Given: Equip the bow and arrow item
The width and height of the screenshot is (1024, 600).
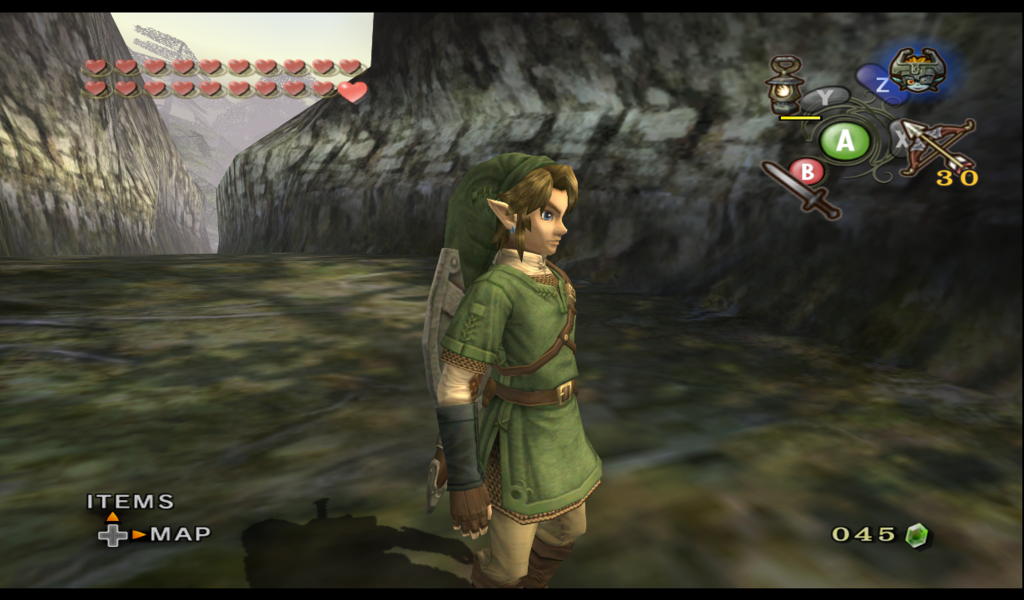Looking at the screenshot, I should 937,147.
